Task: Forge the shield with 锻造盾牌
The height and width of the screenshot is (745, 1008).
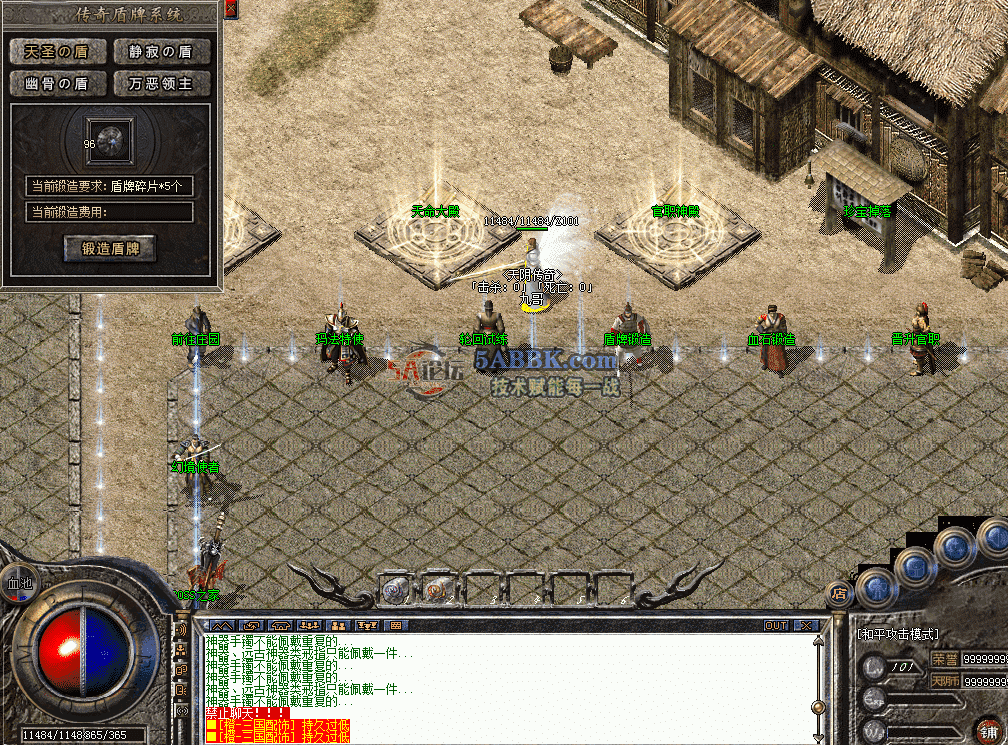Action: (x=111, y=249)
